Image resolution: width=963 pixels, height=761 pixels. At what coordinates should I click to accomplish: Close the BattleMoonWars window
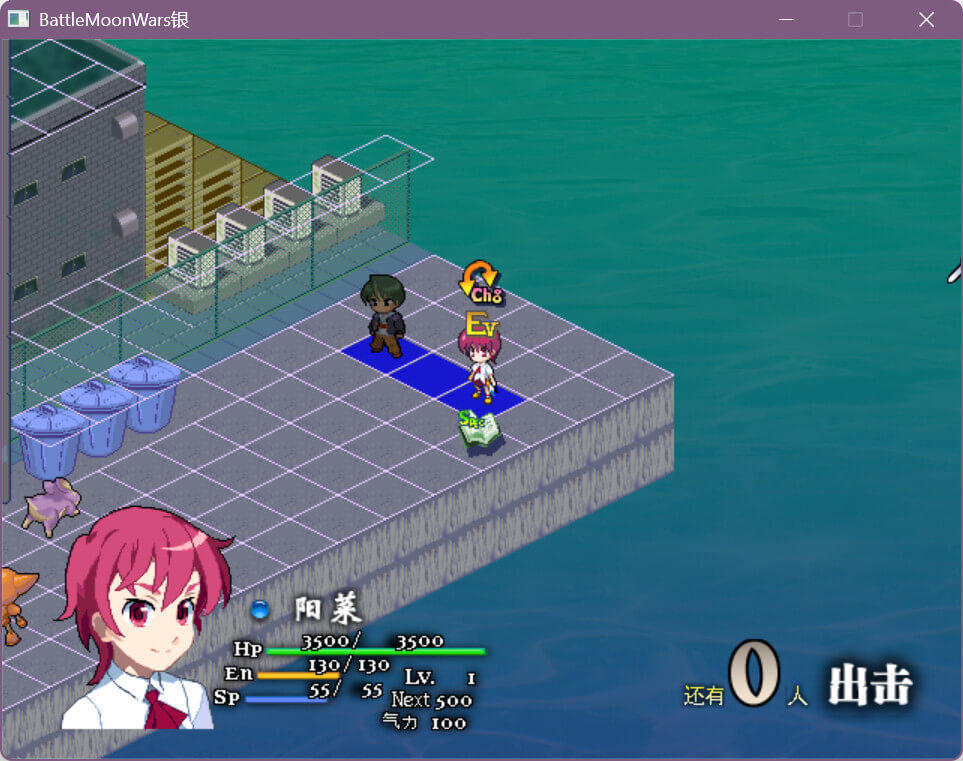[x=926, y=20]
